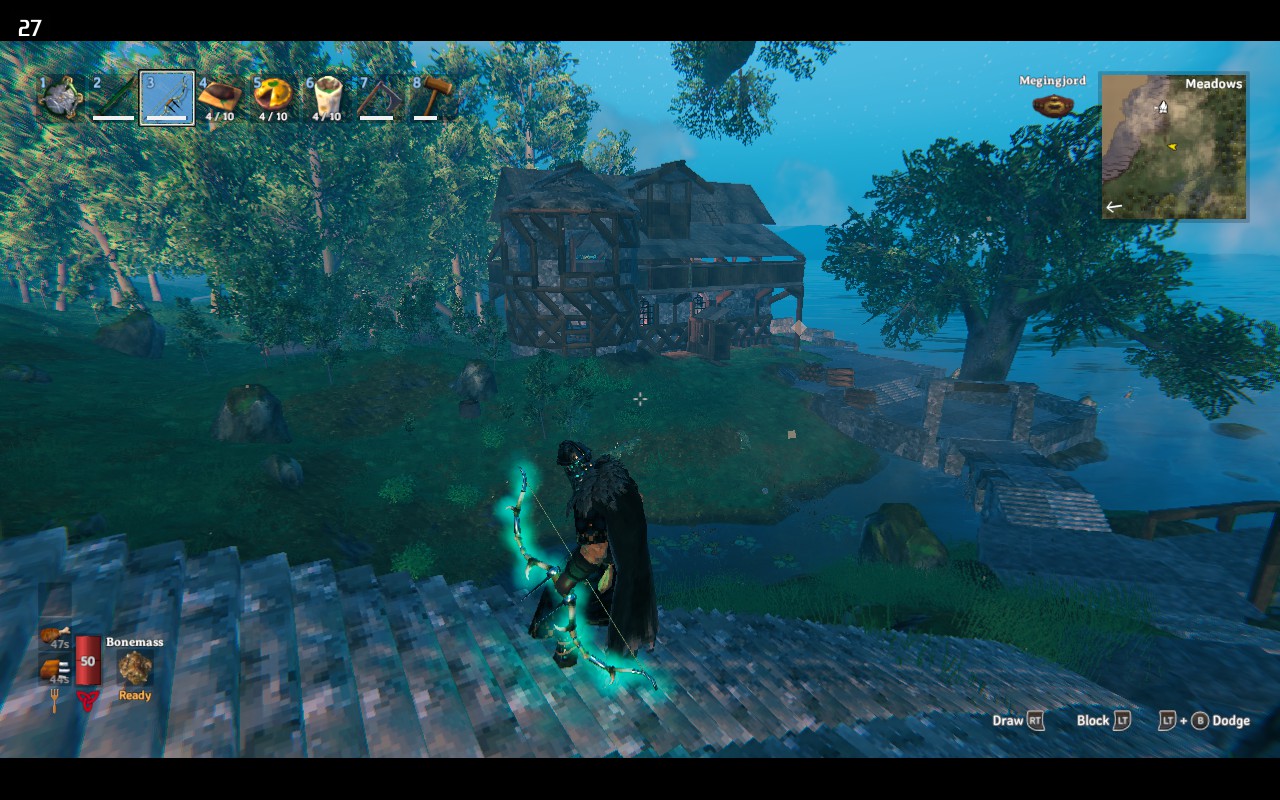The width and height of the screenshot is (1280, 800).
Task: Activate the Bonemass forsaken power icon
Action: 135,668
